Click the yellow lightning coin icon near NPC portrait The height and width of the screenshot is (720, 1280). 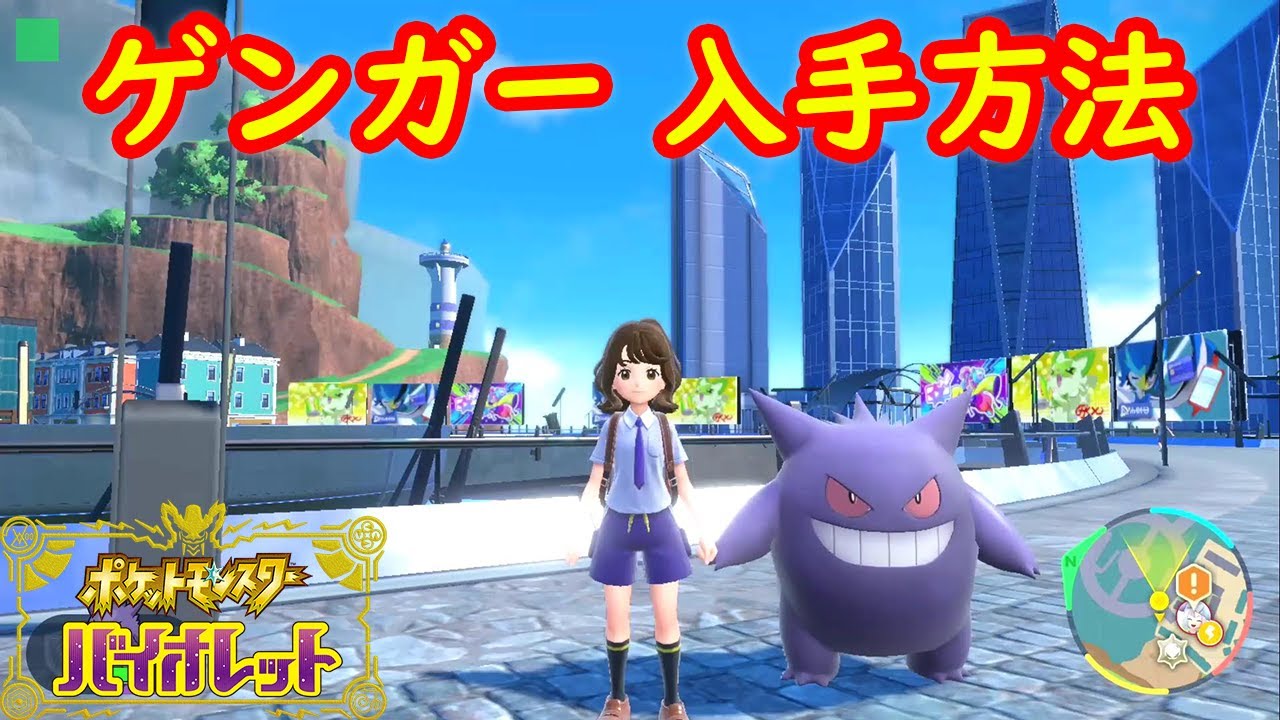[1210, 632]
